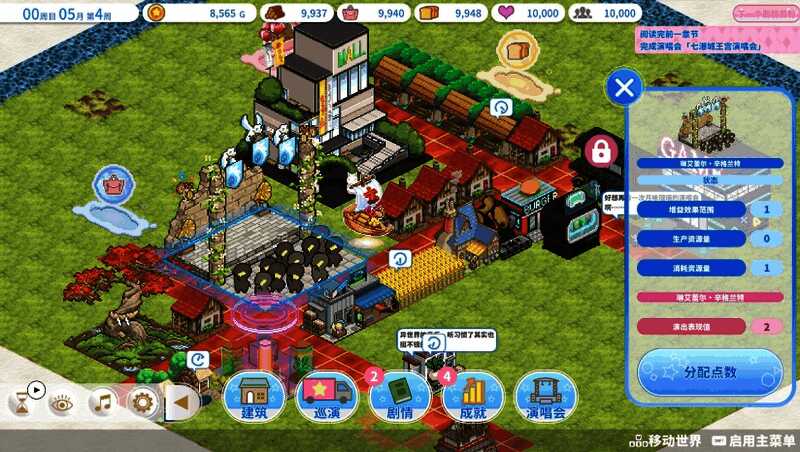Click the 分配点数 allocate points button
This screenshot has height=452, width=800.
[710, 372]
